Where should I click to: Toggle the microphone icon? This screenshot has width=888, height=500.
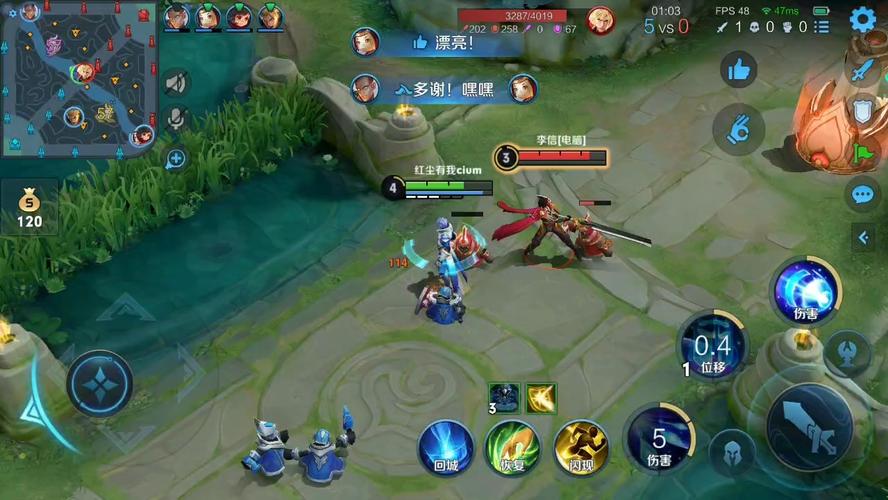176,119
